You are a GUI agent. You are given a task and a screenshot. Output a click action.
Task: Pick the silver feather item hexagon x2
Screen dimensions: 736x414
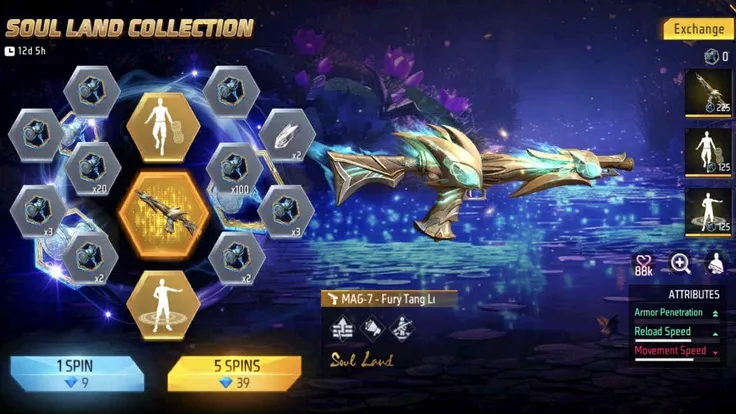[287, 136]
